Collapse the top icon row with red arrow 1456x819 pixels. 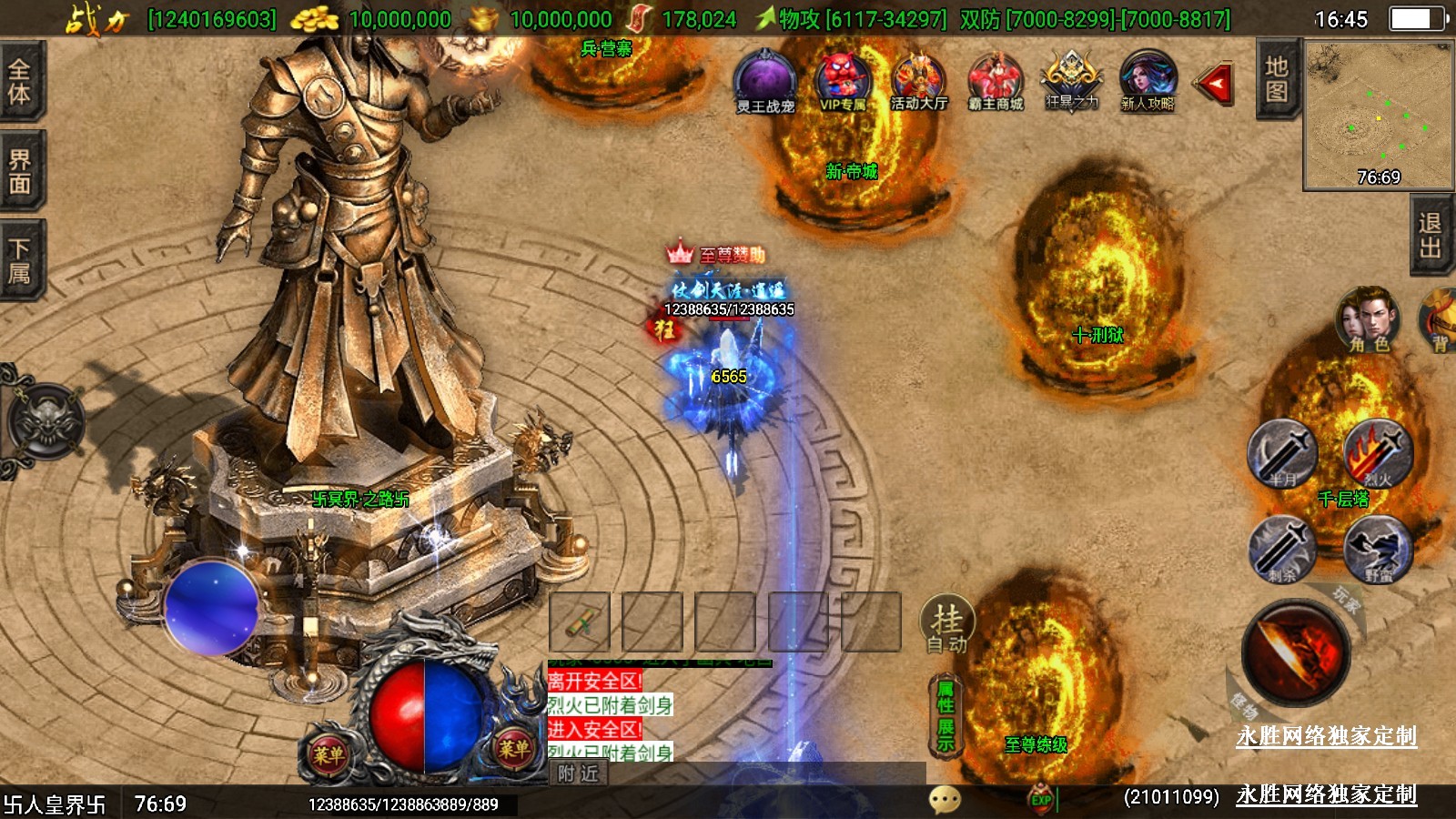pyautogui.click(x=1215, y=85)
